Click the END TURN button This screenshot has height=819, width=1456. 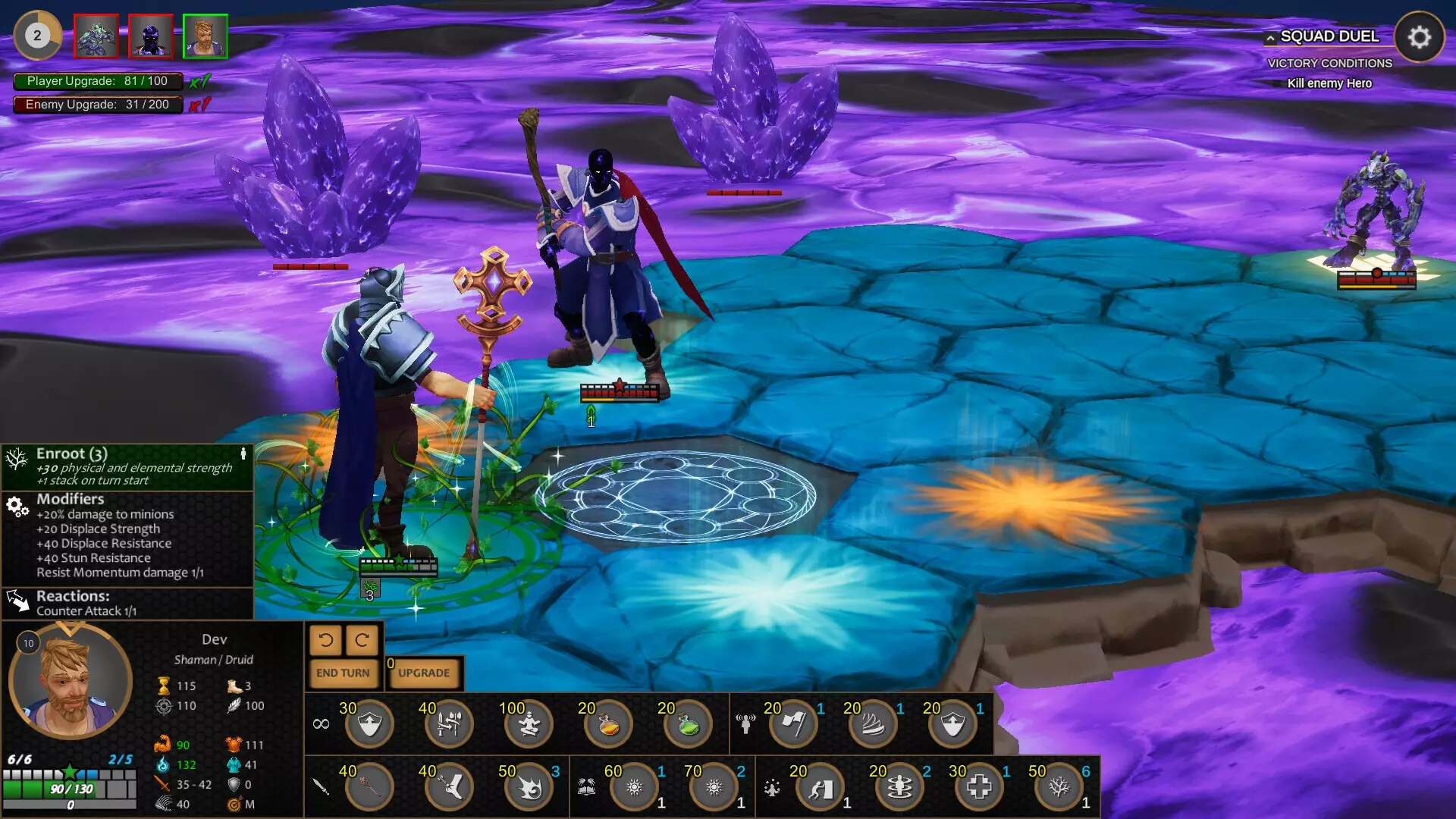click(x=343, y=673)
